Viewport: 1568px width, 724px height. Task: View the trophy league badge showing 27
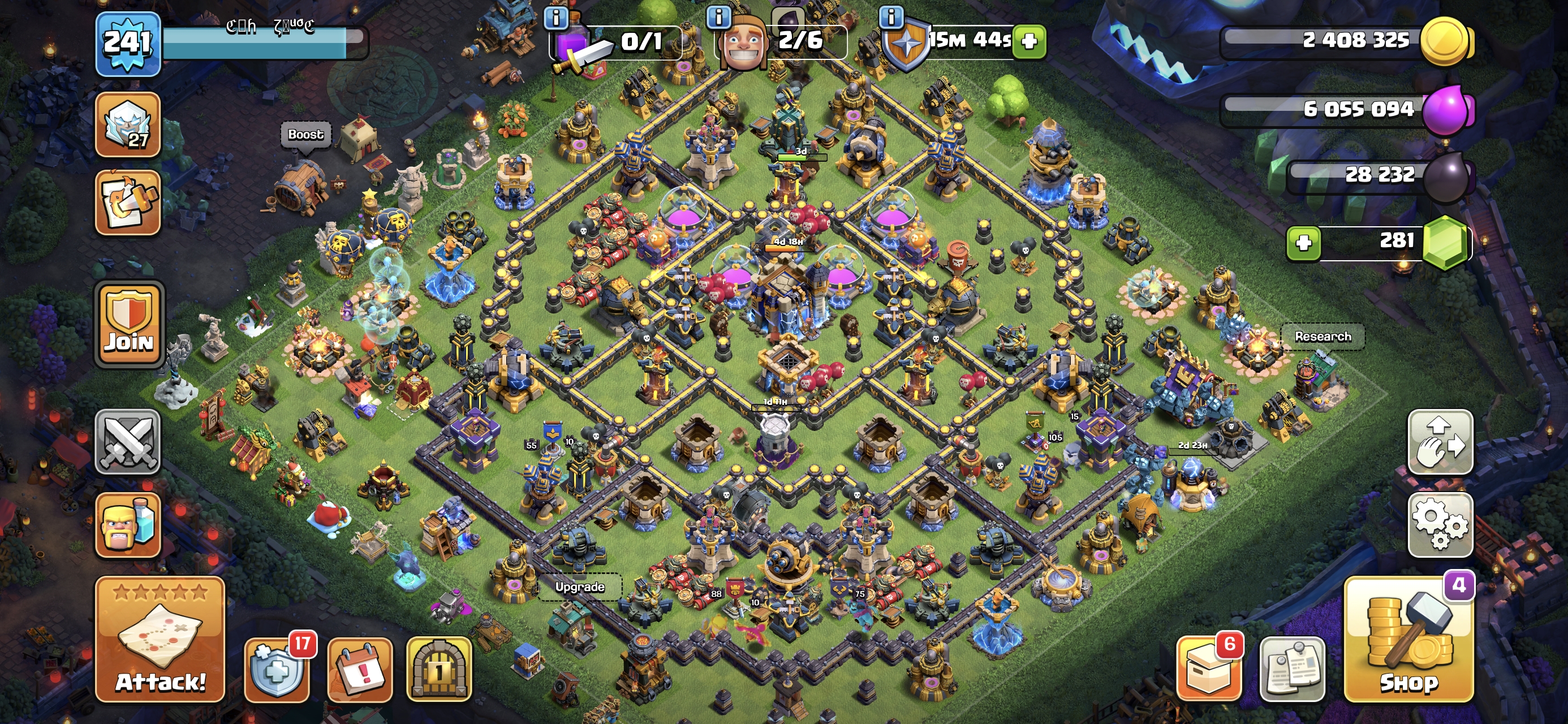point(128,125)
